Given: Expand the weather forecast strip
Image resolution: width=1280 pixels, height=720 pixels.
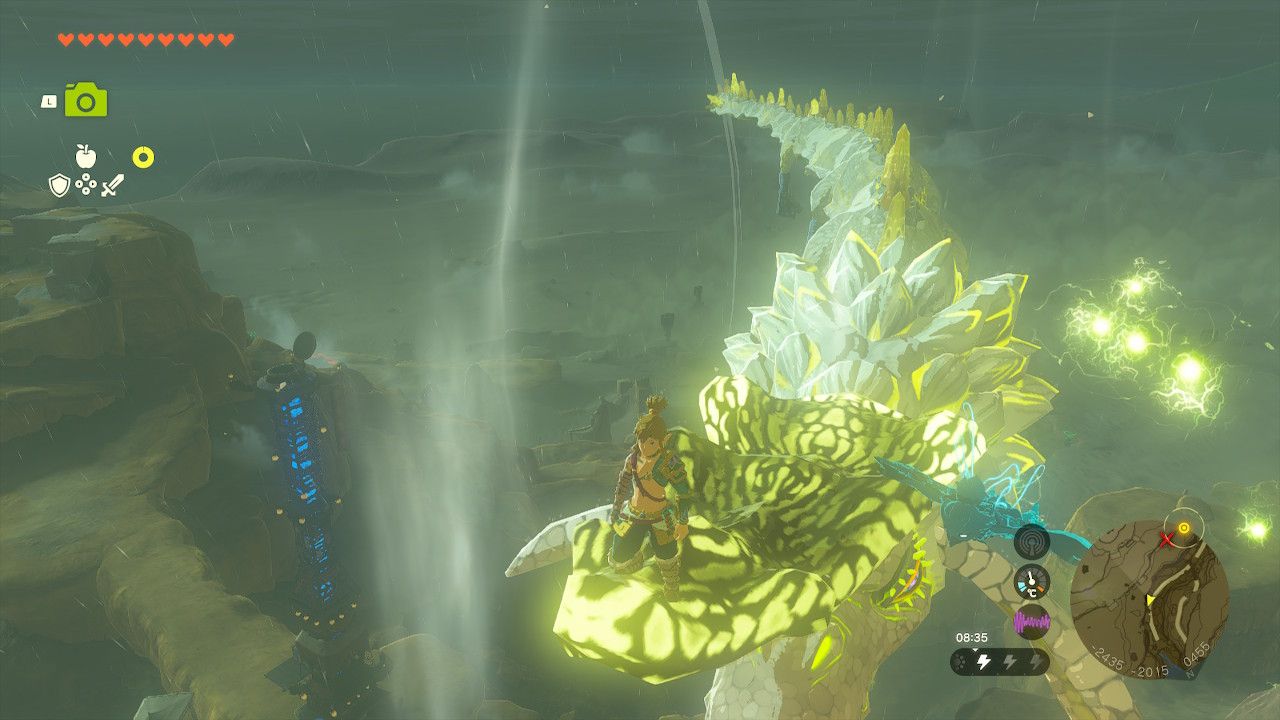Looking at the screenshot, I should (1000, 660).
